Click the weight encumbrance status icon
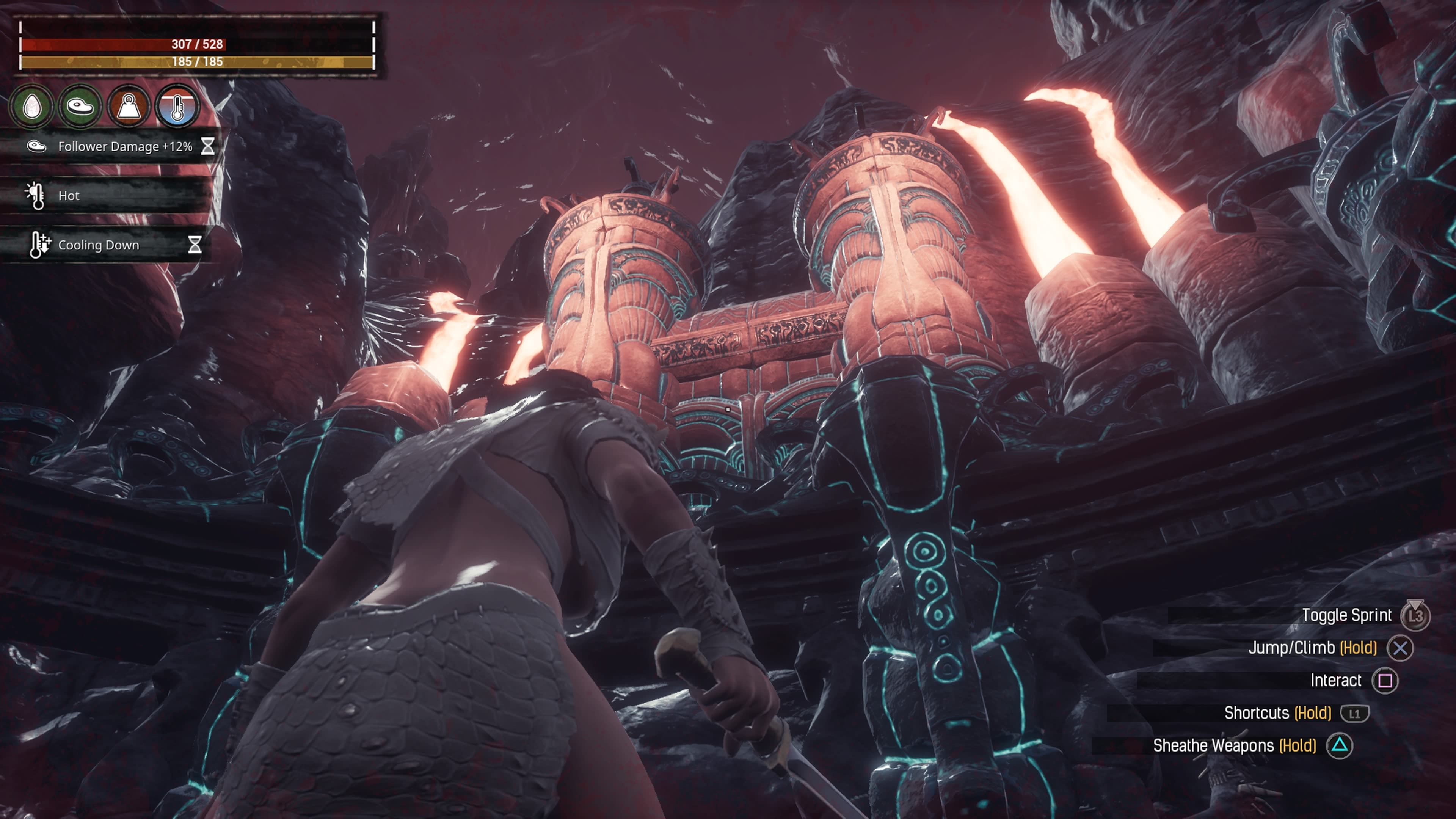 (129, 106)
